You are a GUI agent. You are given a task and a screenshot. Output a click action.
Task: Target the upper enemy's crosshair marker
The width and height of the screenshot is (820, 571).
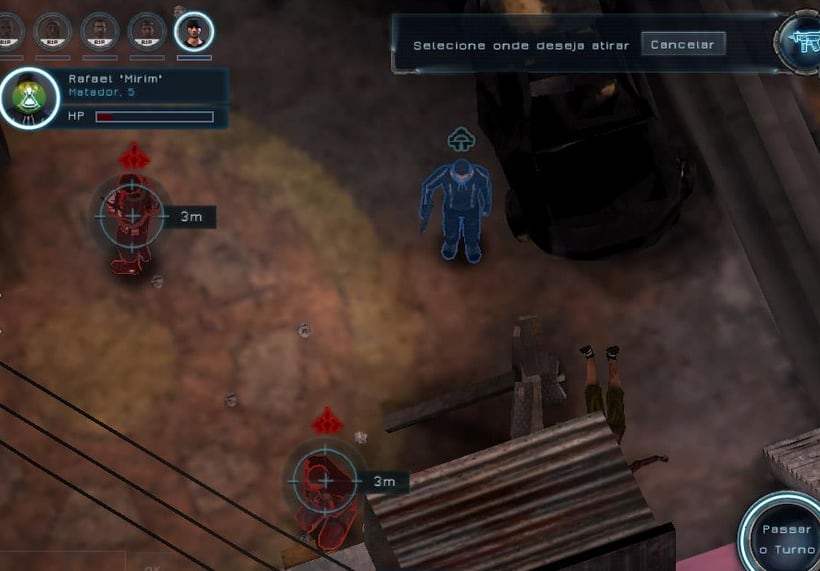click(x=132, y=215)
